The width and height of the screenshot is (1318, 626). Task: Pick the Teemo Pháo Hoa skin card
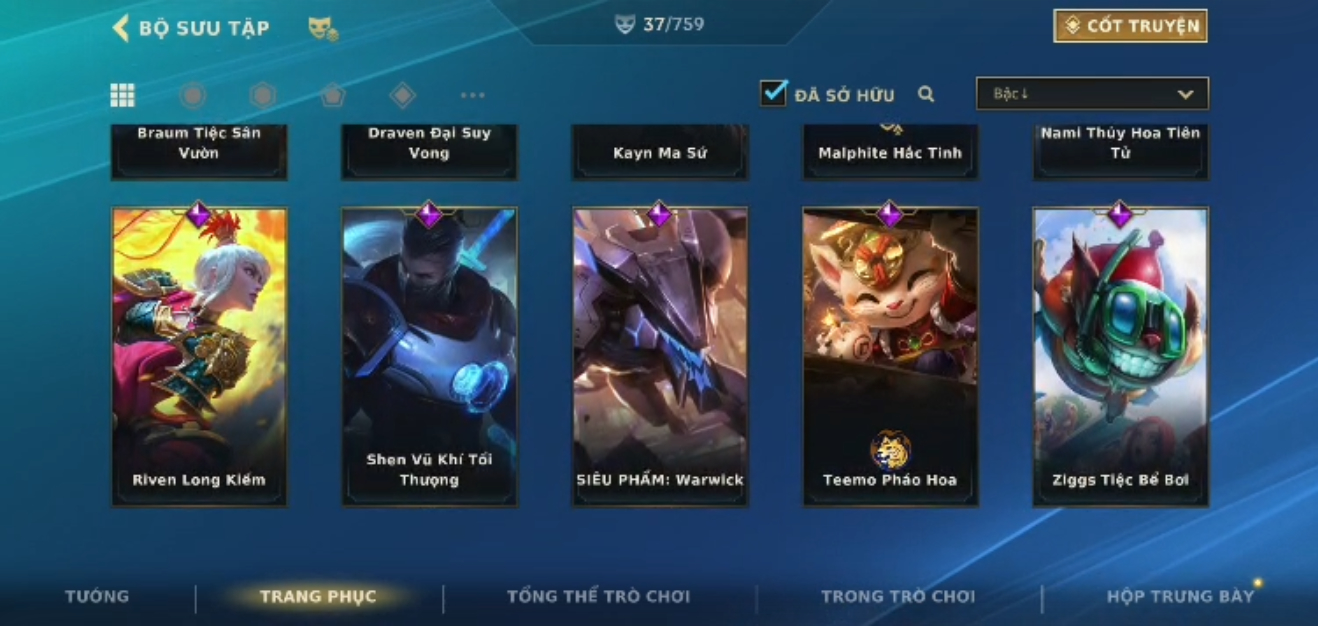tap(890, 356)
